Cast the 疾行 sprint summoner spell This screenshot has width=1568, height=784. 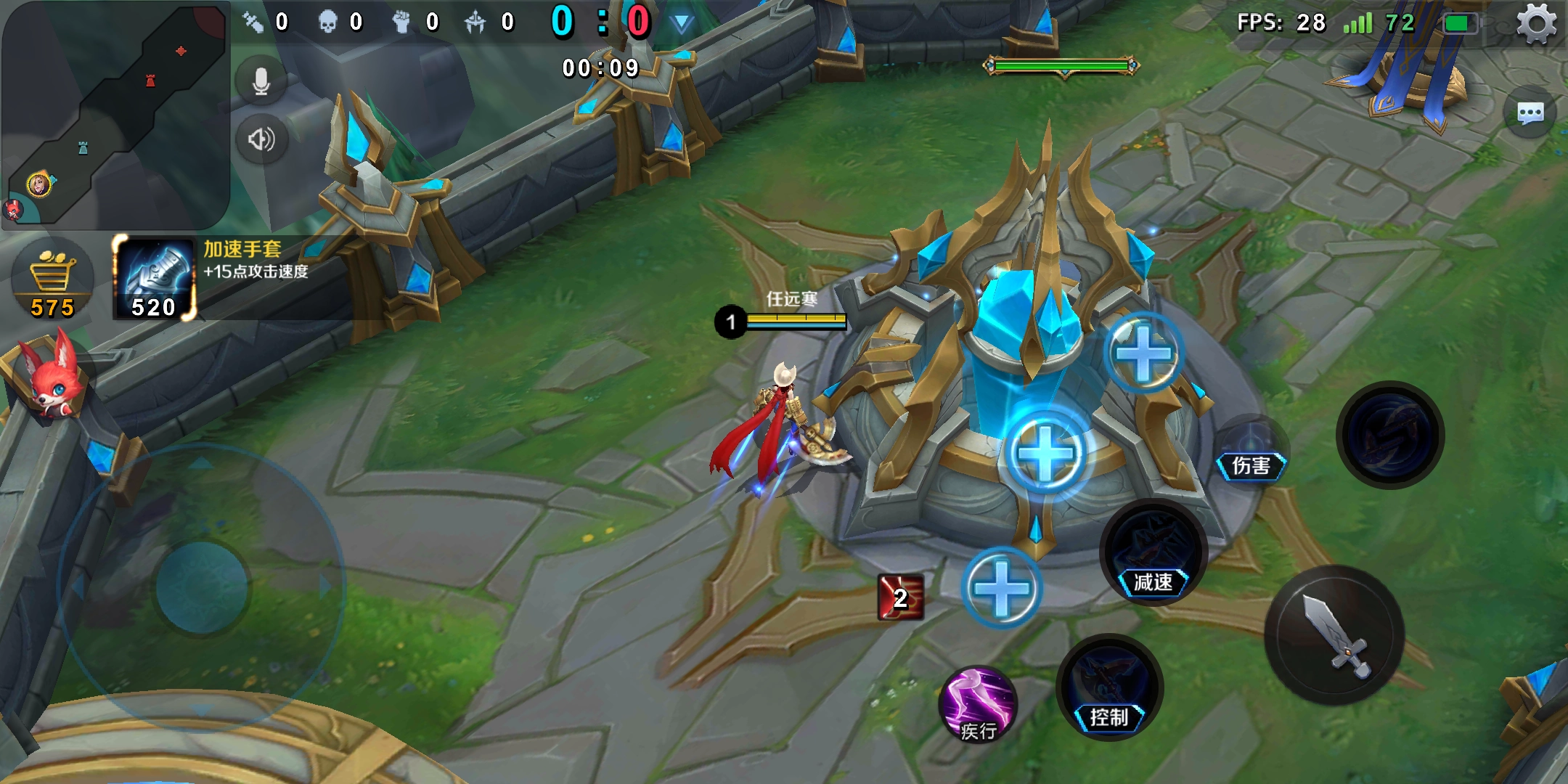coord(978,704)
